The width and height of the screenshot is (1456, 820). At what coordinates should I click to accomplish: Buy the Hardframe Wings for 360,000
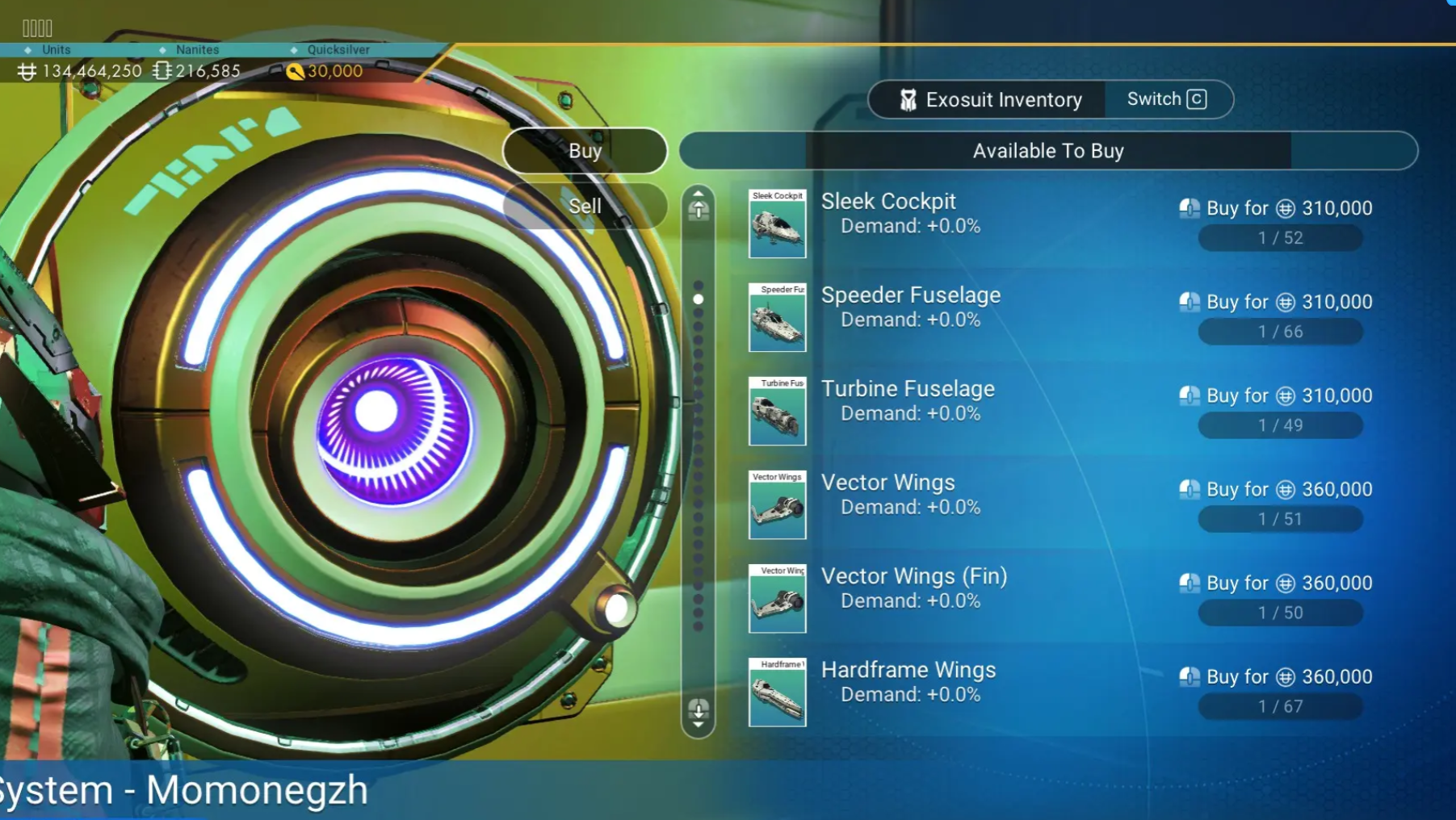pos(1276,676)
